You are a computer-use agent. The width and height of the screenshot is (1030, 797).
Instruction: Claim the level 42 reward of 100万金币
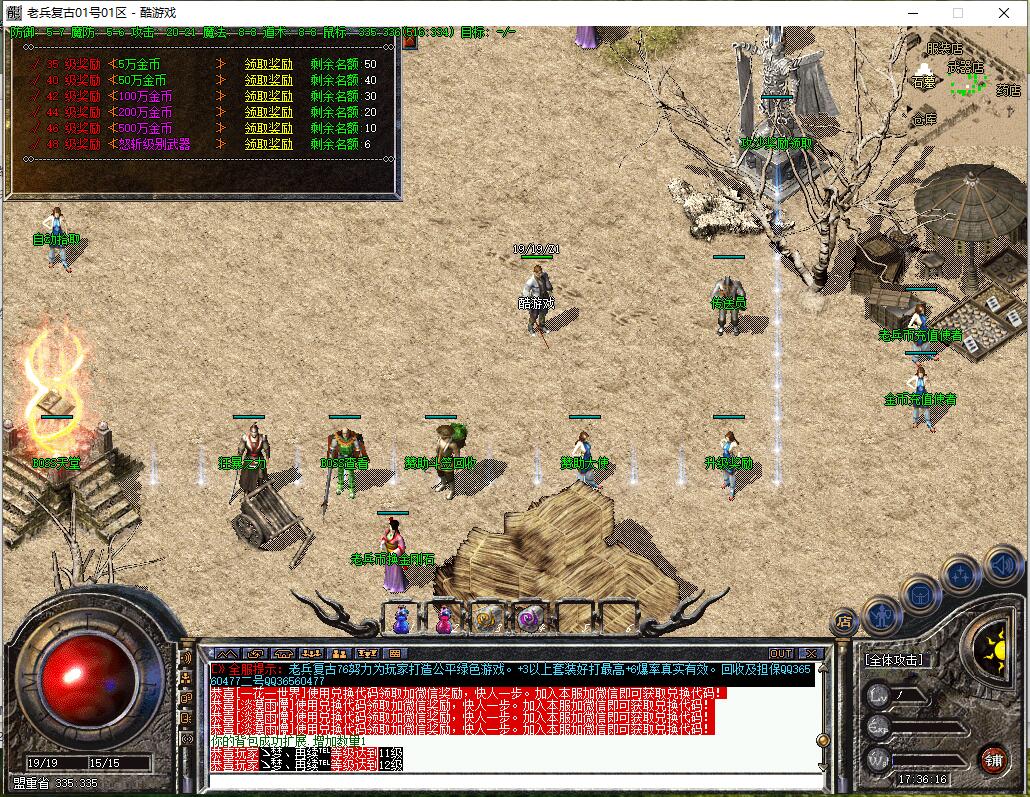pyautogui.click(x=268, y=96)
